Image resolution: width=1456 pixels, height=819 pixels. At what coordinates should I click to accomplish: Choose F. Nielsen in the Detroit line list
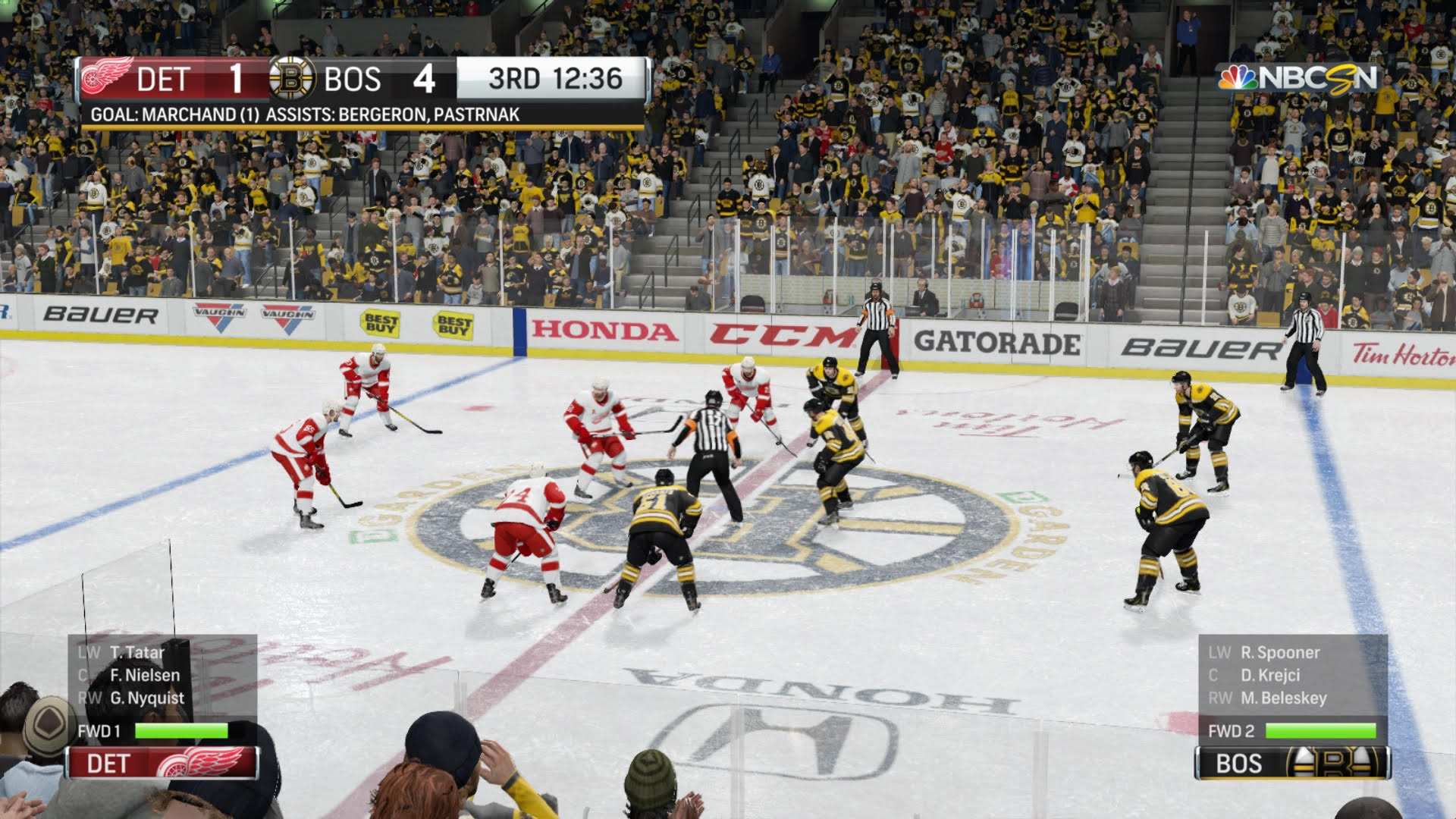[145, 675]
